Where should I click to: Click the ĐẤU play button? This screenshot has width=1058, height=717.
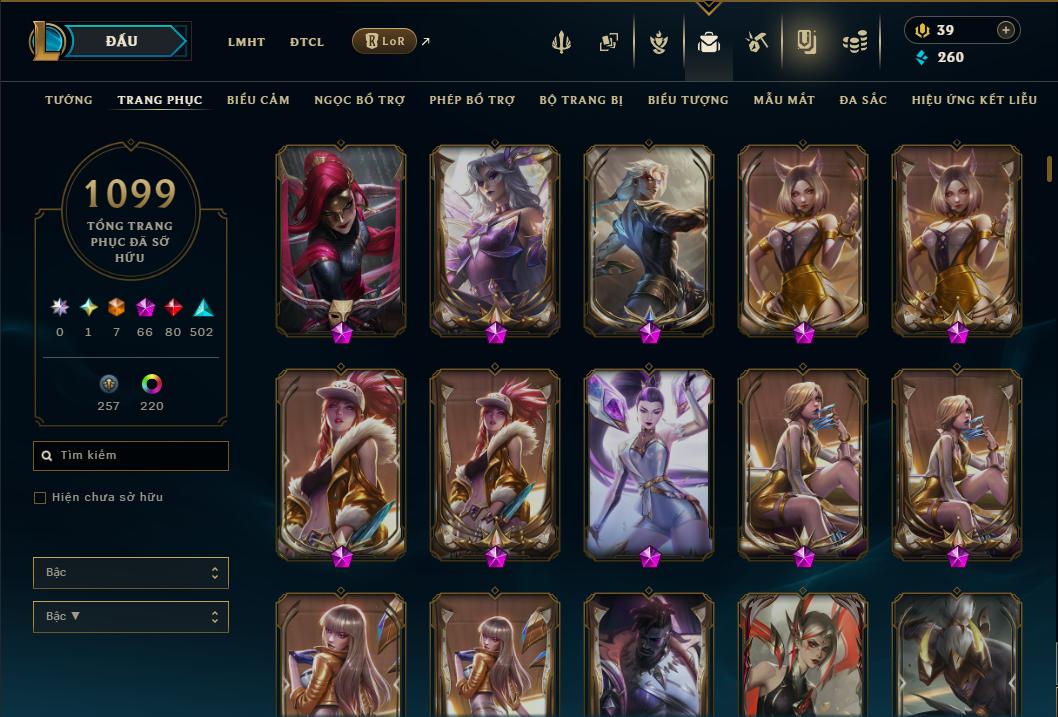point(122,41)
